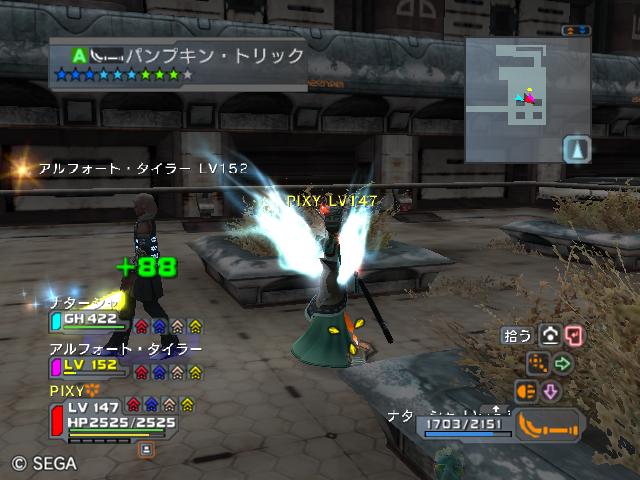Click the compass arrow beside the minimap
Screen dimensions: 640x480
(x=578, y=150)
